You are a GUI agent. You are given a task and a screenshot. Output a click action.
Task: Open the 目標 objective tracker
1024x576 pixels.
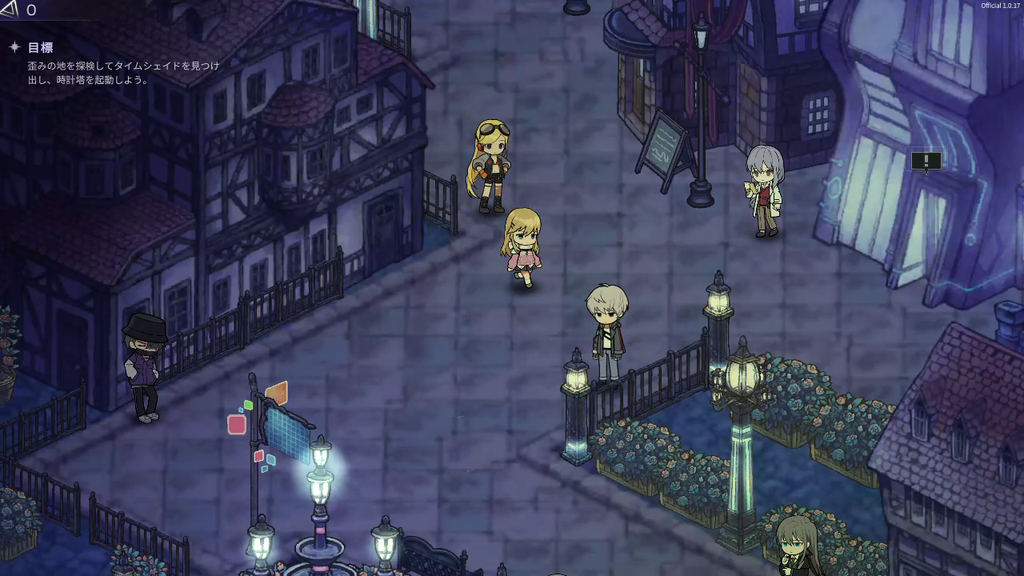coord(40,47)
